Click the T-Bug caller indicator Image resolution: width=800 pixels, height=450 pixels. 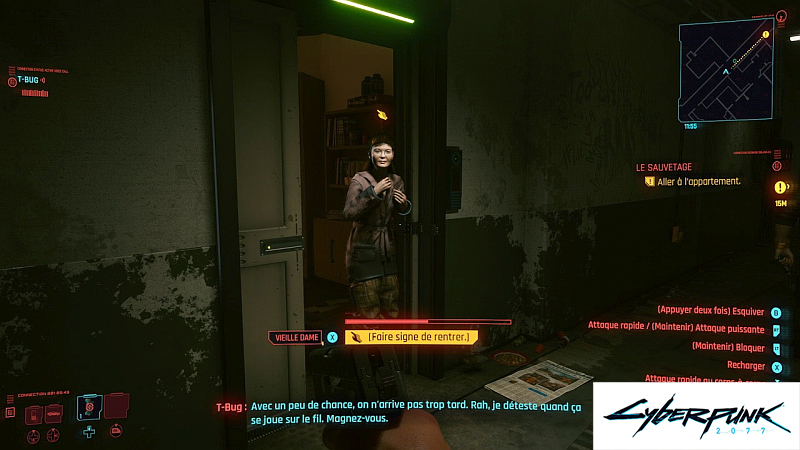[x=30, y=80]
